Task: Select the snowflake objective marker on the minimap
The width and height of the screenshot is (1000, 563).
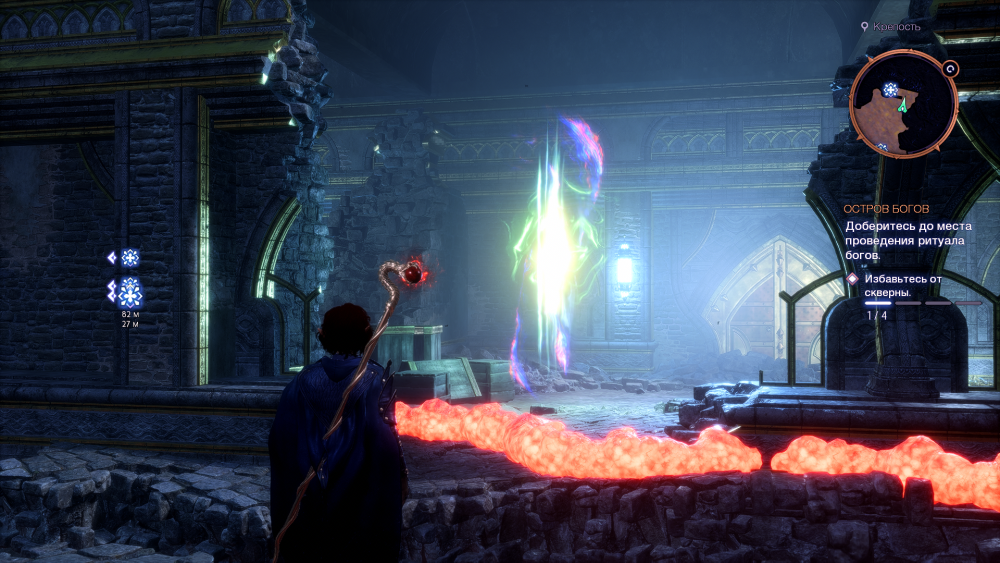Action: 888,90
